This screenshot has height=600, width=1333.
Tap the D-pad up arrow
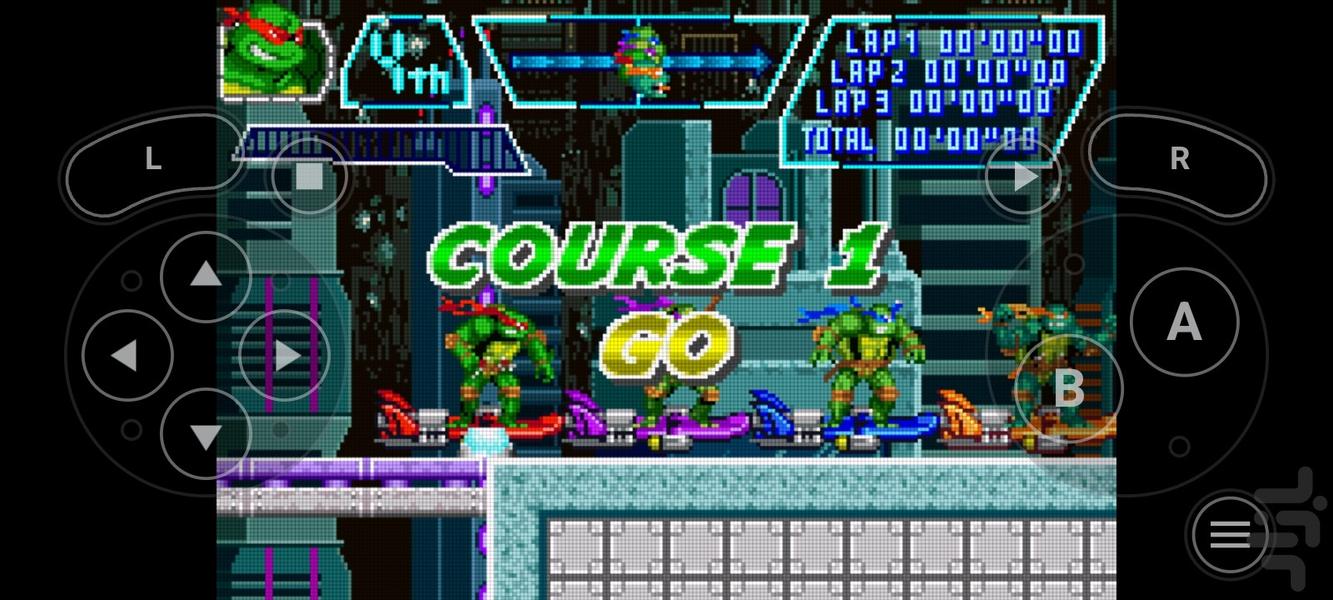(205, 276)
